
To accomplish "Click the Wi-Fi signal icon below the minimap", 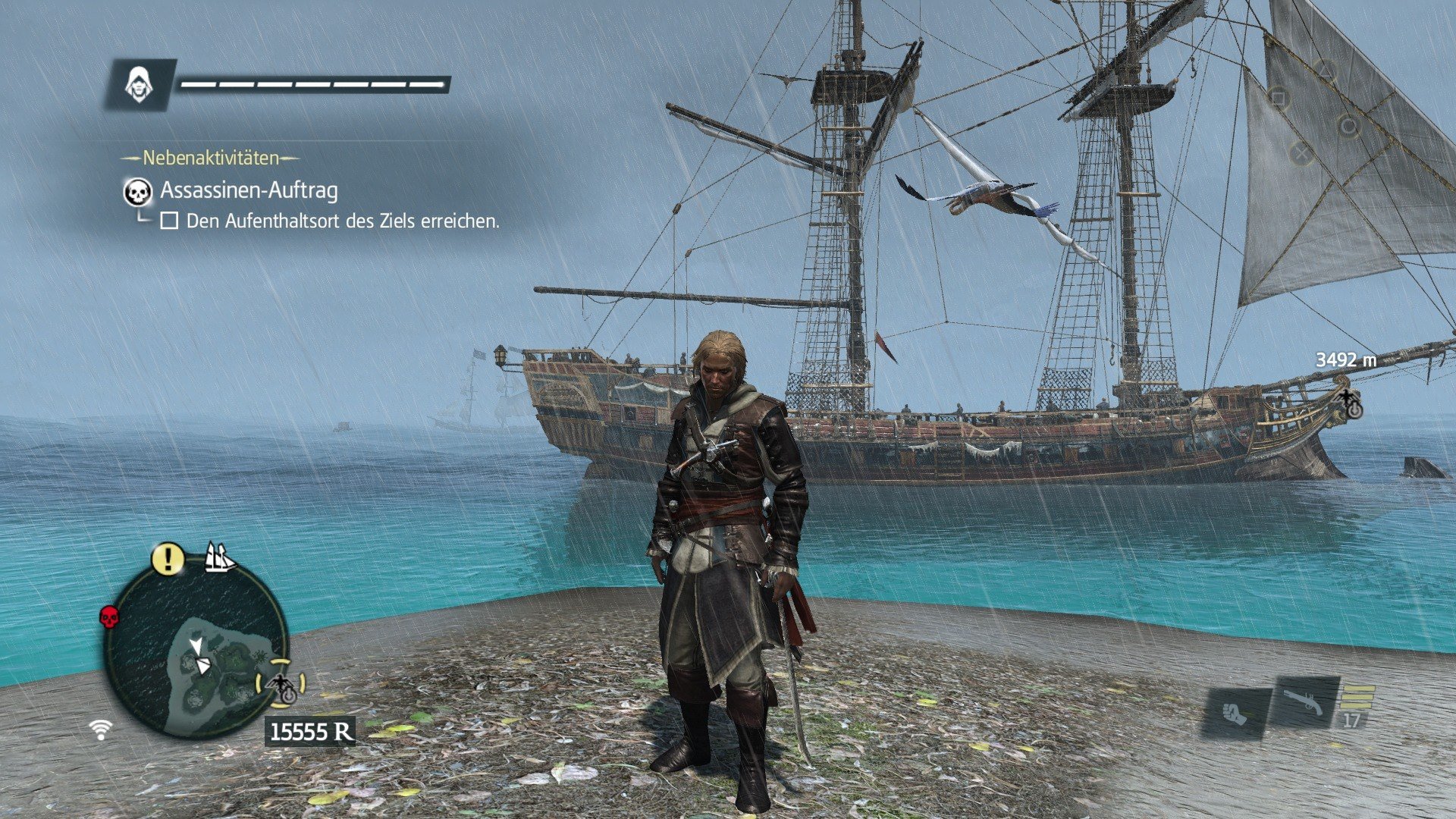I will (100, 729).
